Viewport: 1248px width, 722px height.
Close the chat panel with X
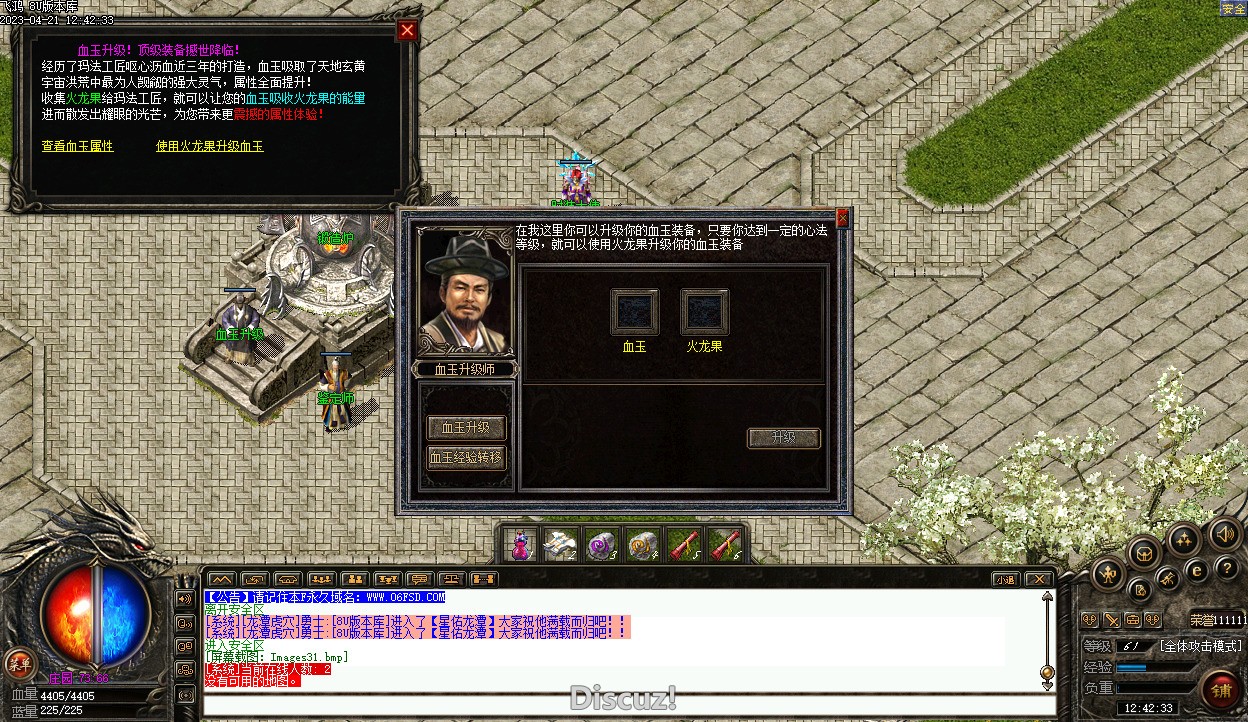(x=1039, y=579)
